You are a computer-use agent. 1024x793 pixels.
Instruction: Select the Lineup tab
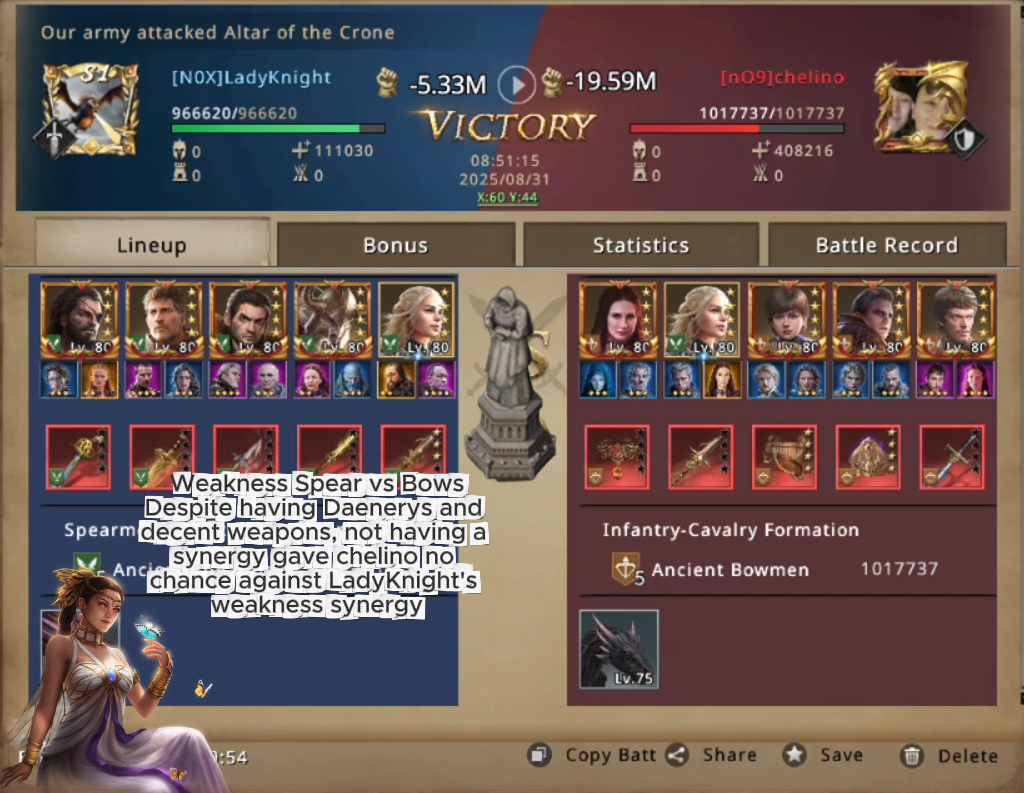coord(152,245)
